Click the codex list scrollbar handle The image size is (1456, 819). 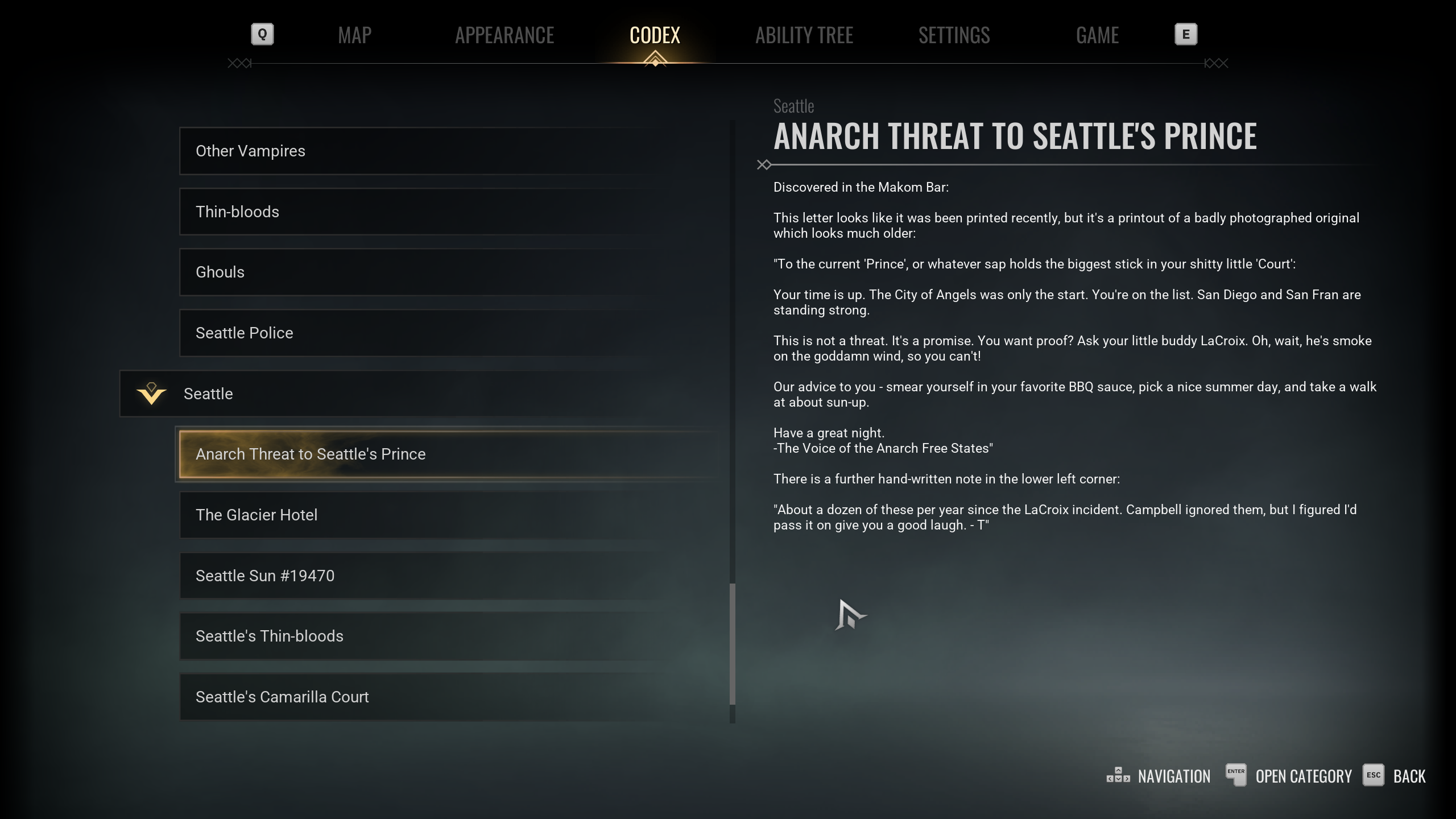click(732, 644)
